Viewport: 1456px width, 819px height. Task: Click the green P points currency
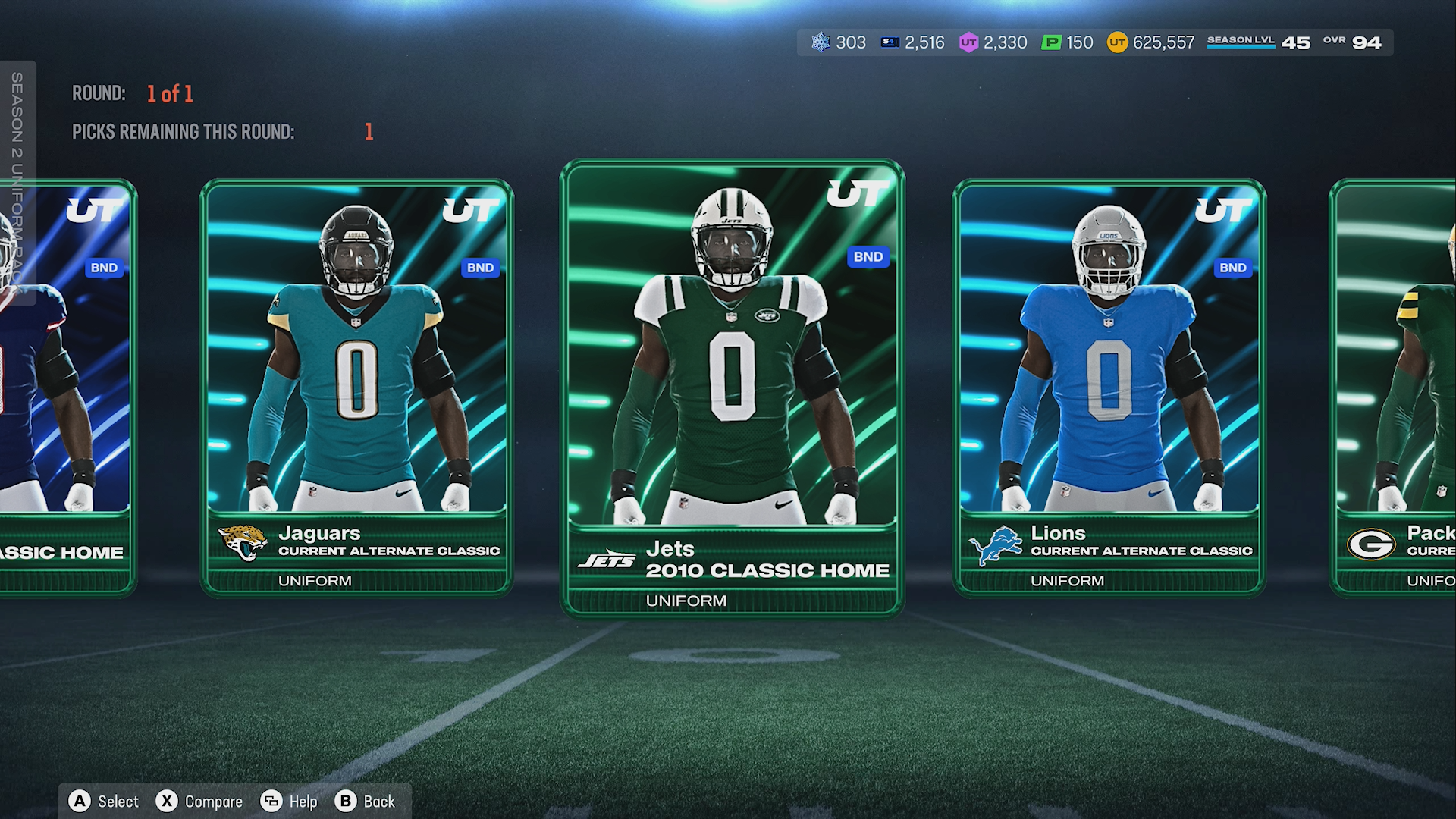coord(1068,42)
